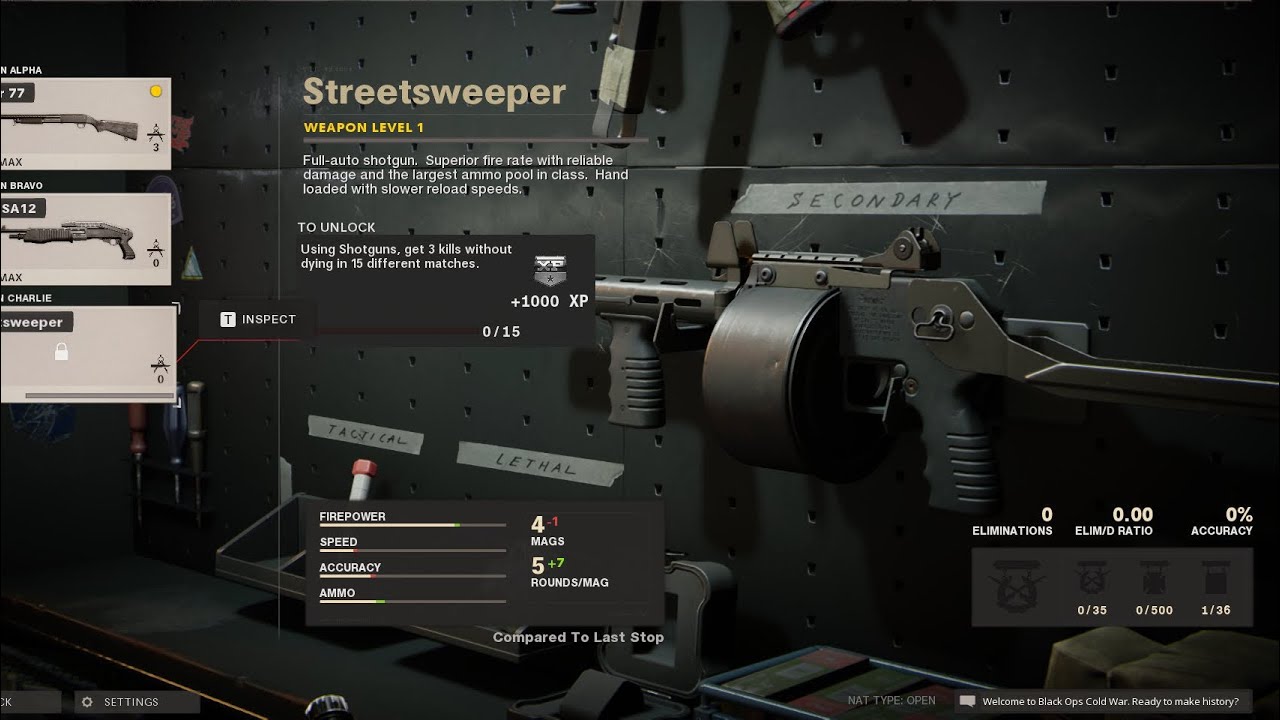The width and height of the screenshot is (1280, 720).
Task: Click the XP medal icon in the unlock panel
Action: tap(553, 272)
